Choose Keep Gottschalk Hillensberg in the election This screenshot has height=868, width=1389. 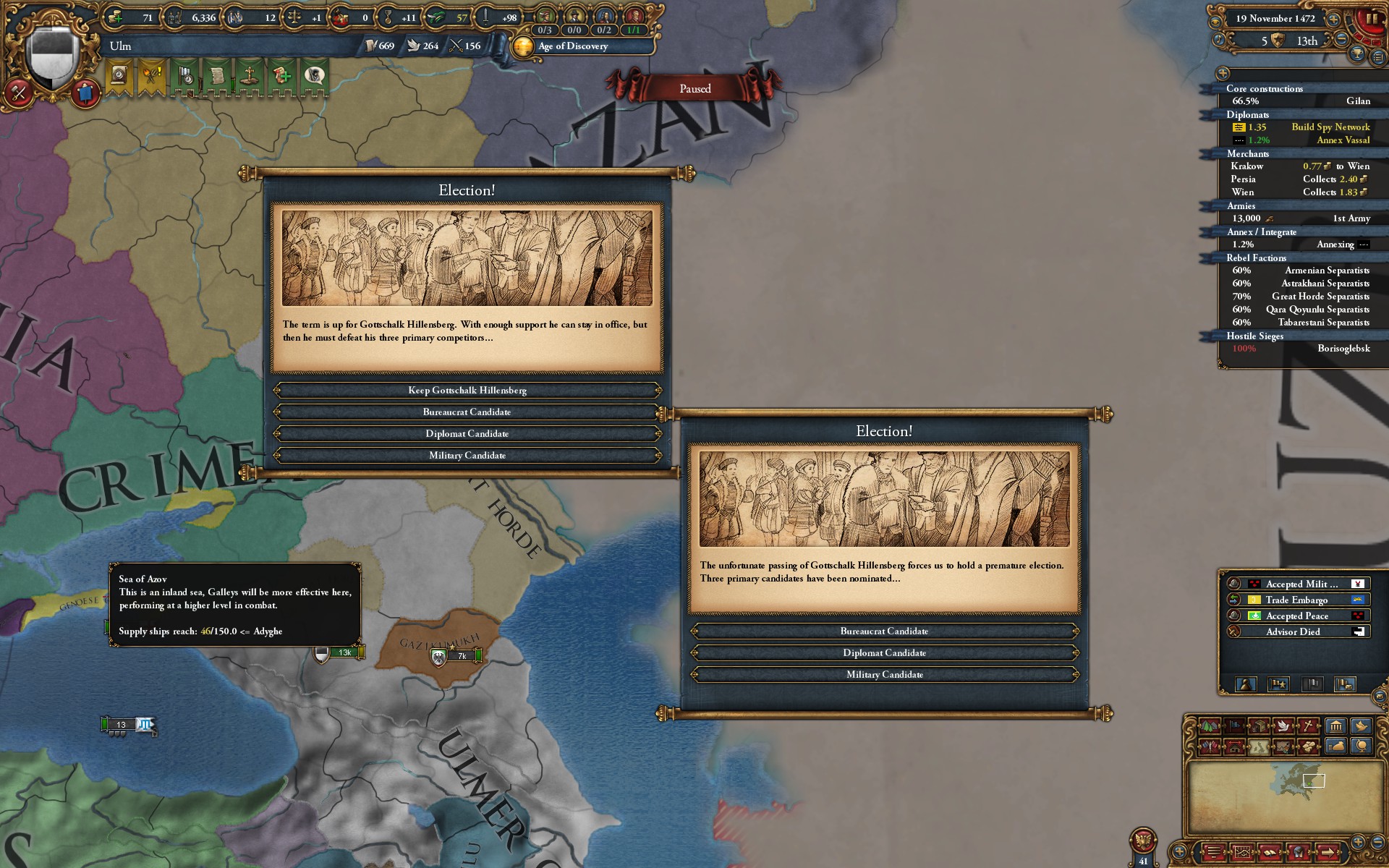point(467,390)
